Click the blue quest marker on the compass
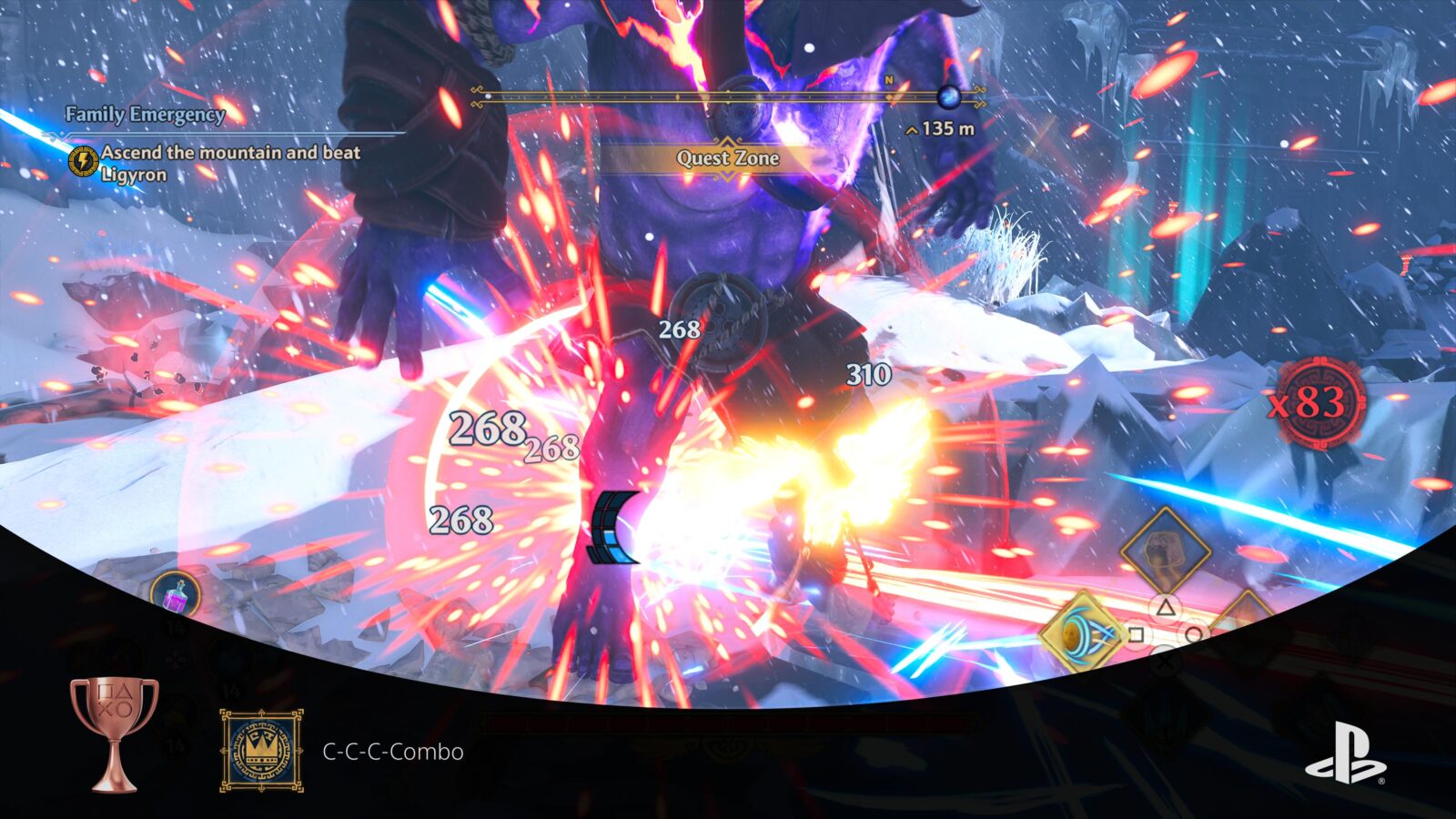This screenshot has height=819, width=1456. pos(949,96)
